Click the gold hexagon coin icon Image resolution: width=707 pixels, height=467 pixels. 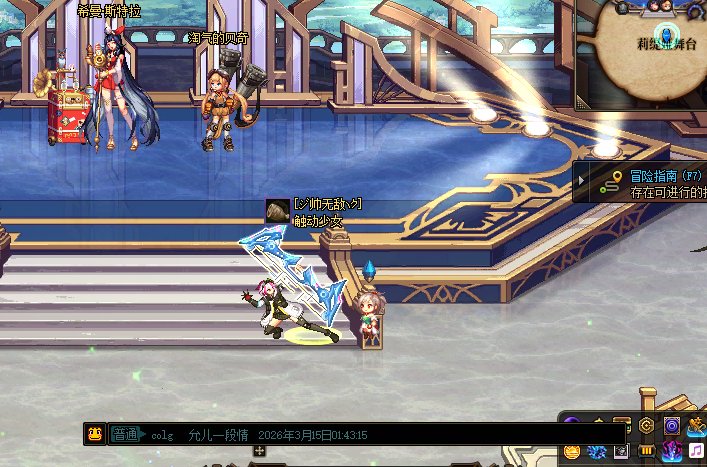[647, 426]
